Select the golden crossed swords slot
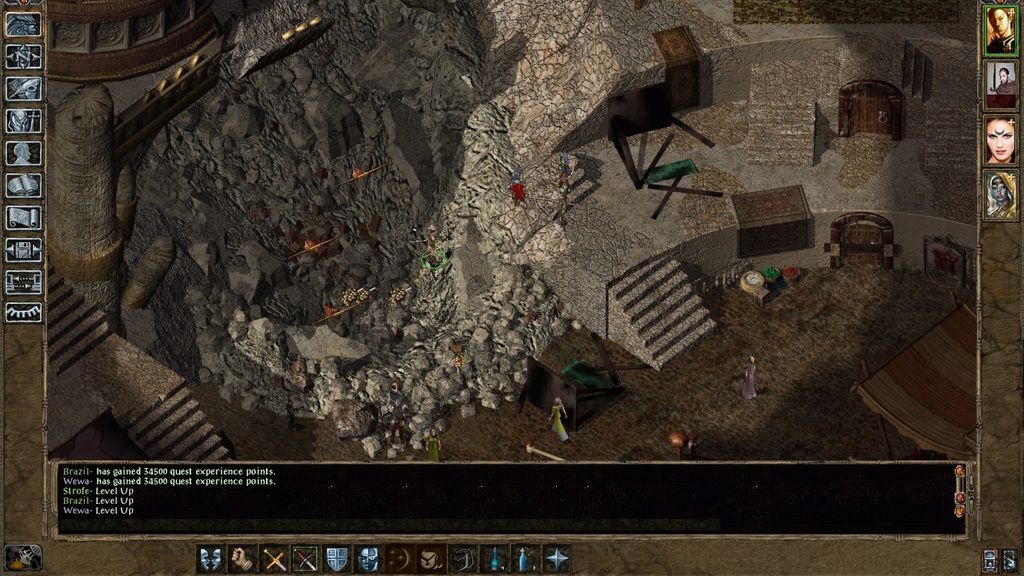The width and height of the screenshot is (1024, 576). [x=274, y=559]
